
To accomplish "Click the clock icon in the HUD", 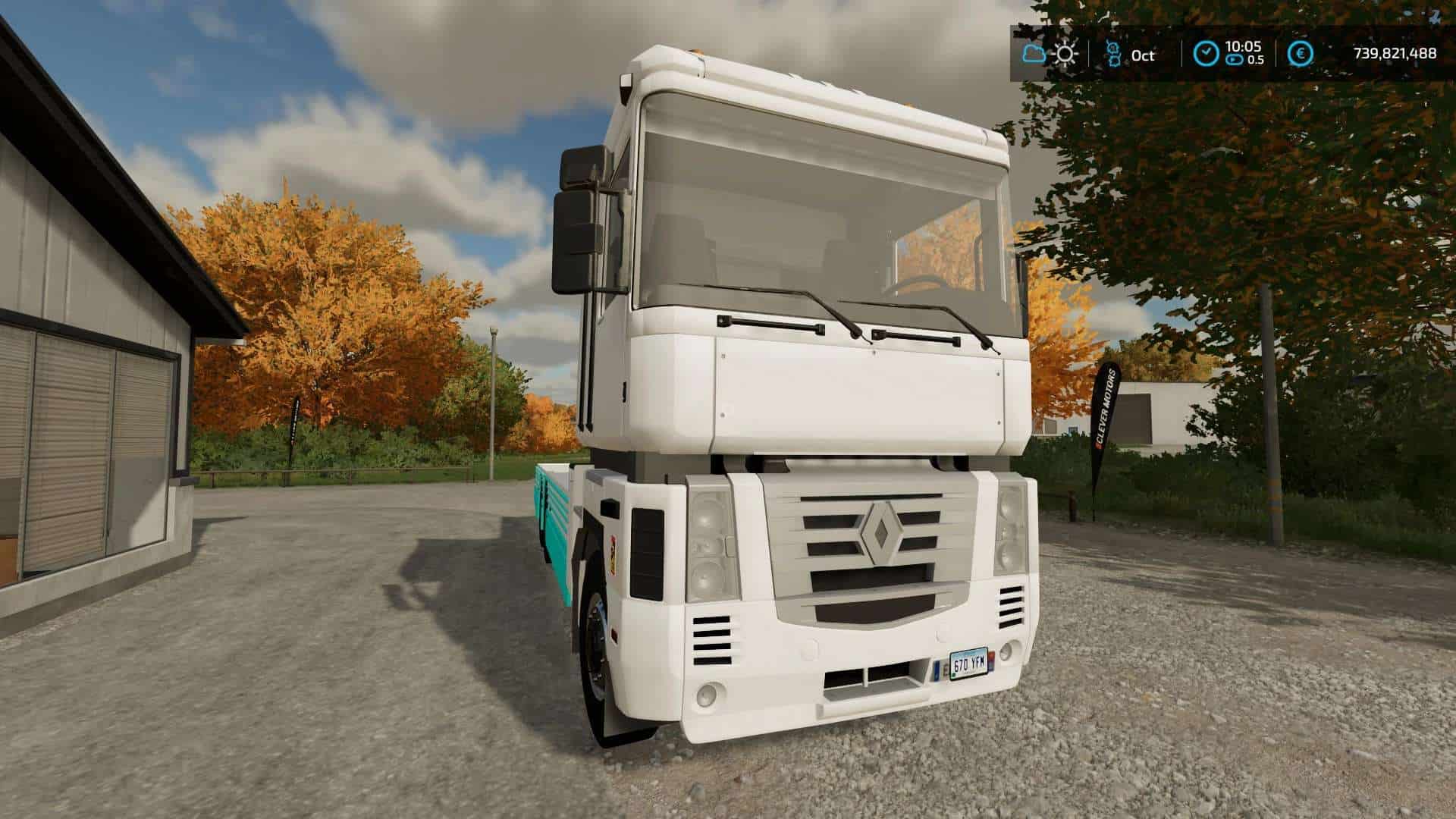I will pyautogui.click(x=1207, y=53).
